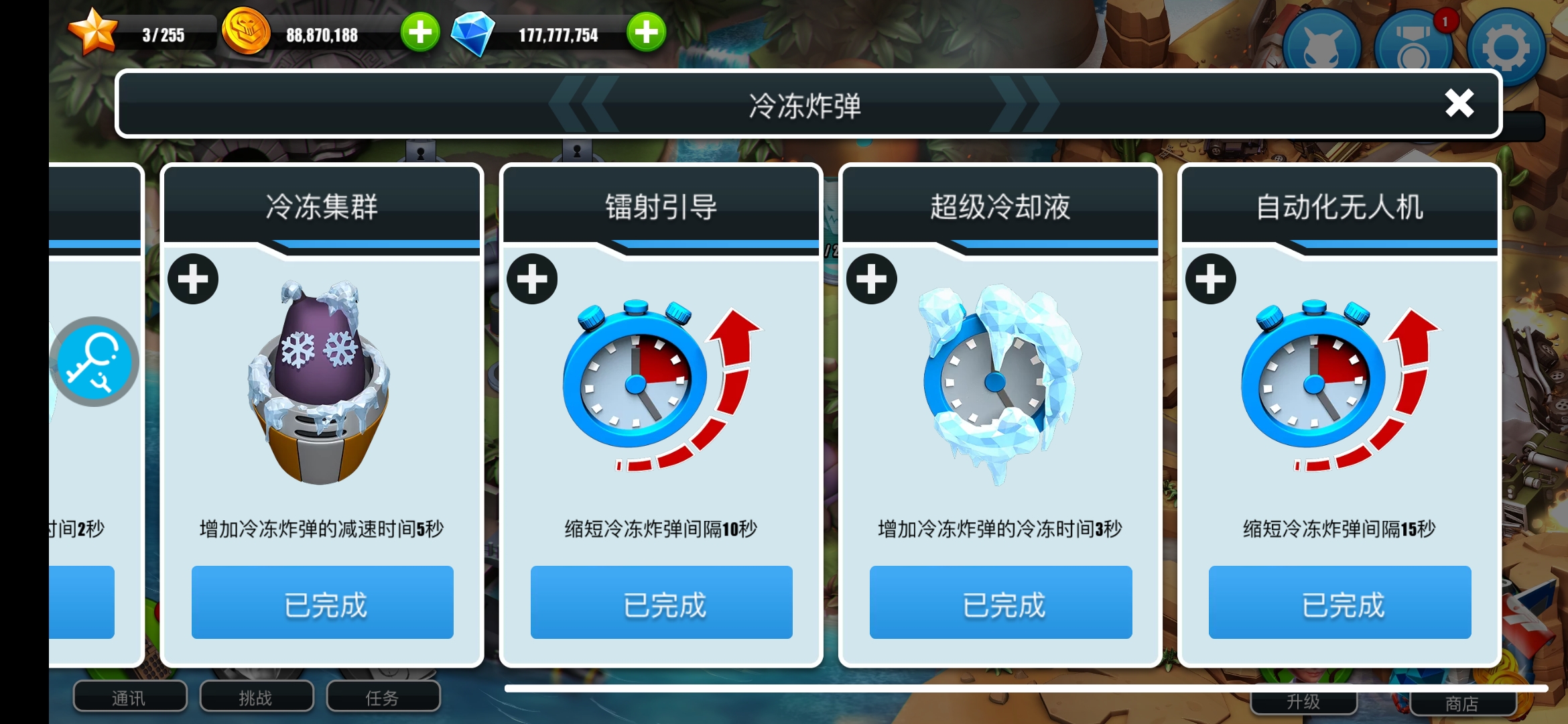Add more blue diamonds with green plus

(x=646, y=32)
